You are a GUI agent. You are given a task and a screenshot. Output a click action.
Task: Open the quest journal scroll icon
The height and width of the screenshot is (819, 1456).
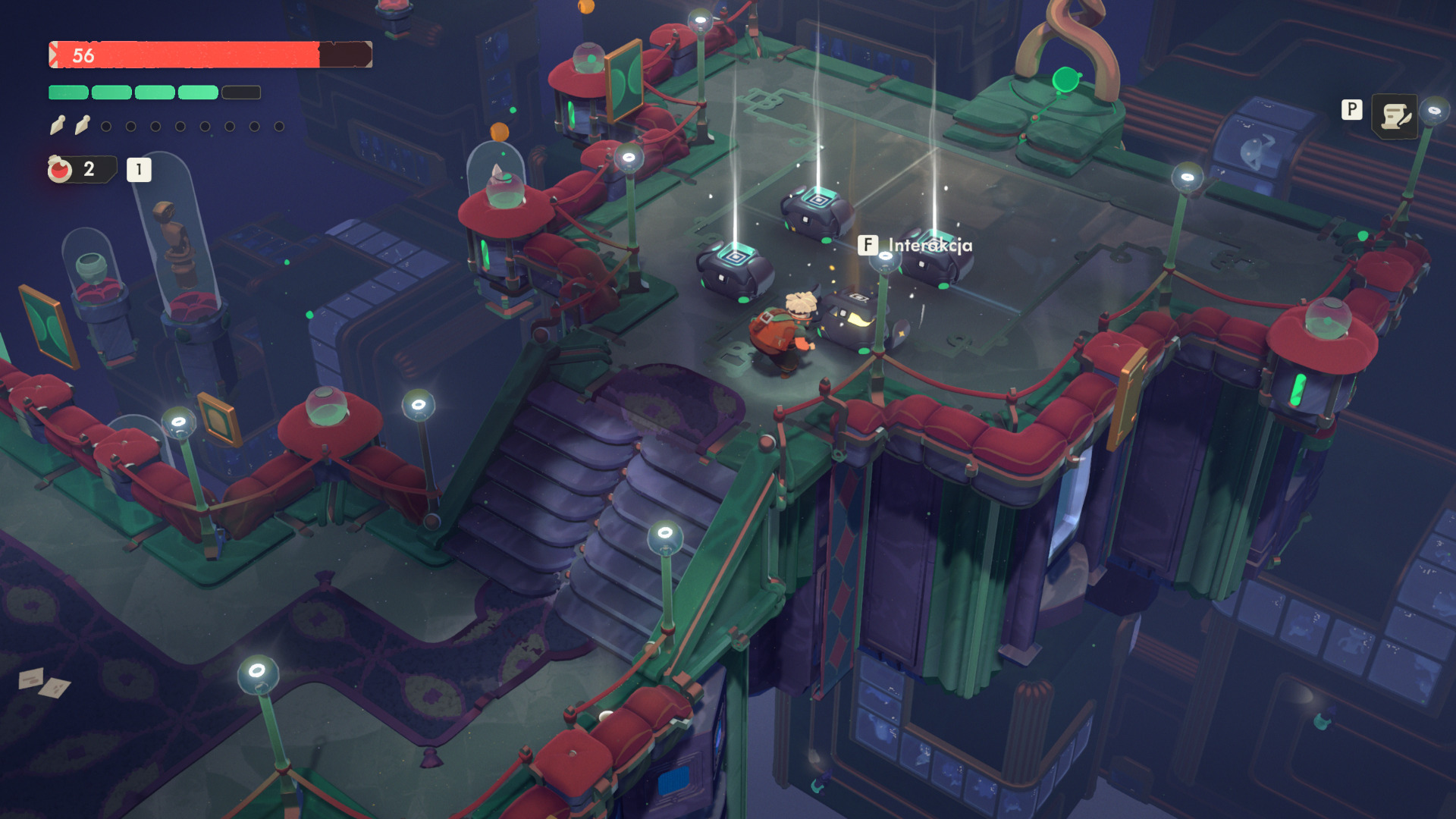pos(1395,116)
